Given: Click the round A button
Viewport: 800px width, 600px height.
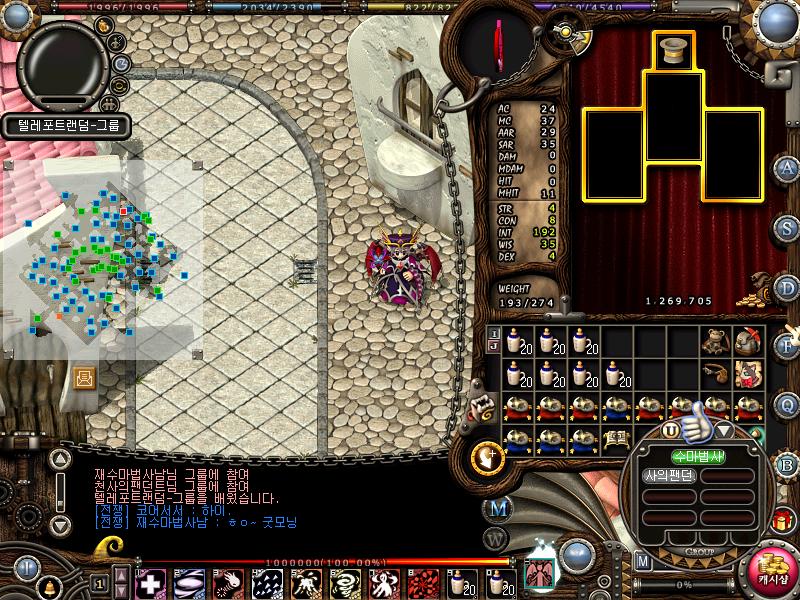Looking at the screenshot, I should tap(788, 167).
